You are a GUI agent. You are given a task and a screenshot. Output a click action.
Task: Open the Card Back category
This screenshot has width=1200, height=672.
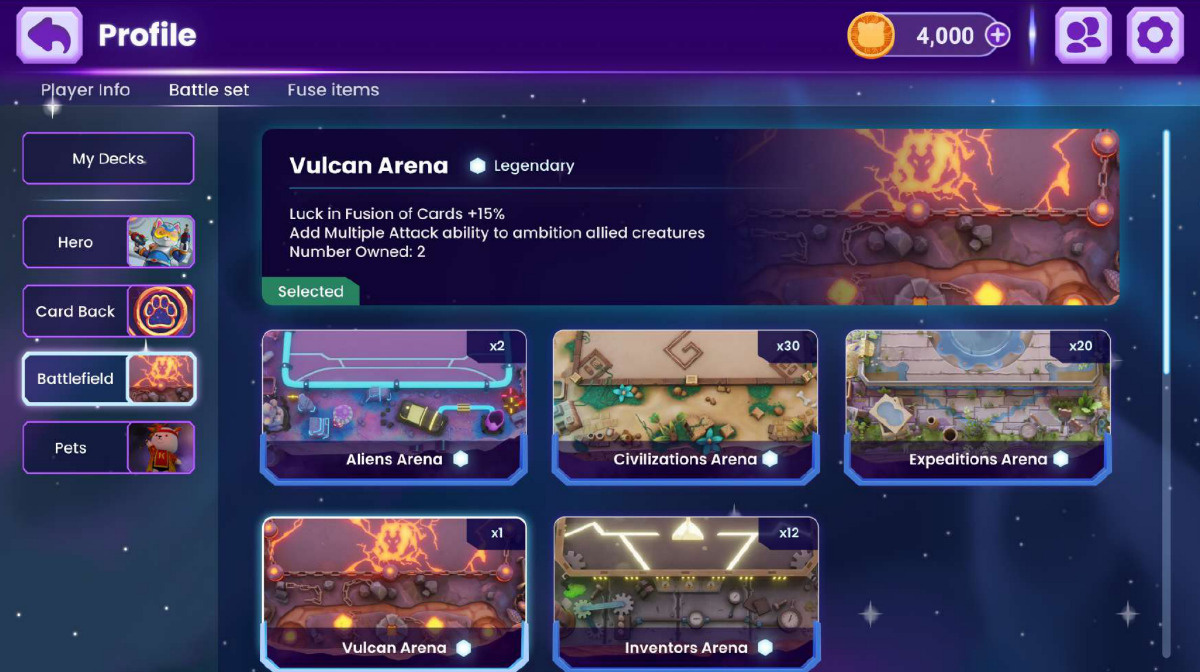click(x=108, y=311)
